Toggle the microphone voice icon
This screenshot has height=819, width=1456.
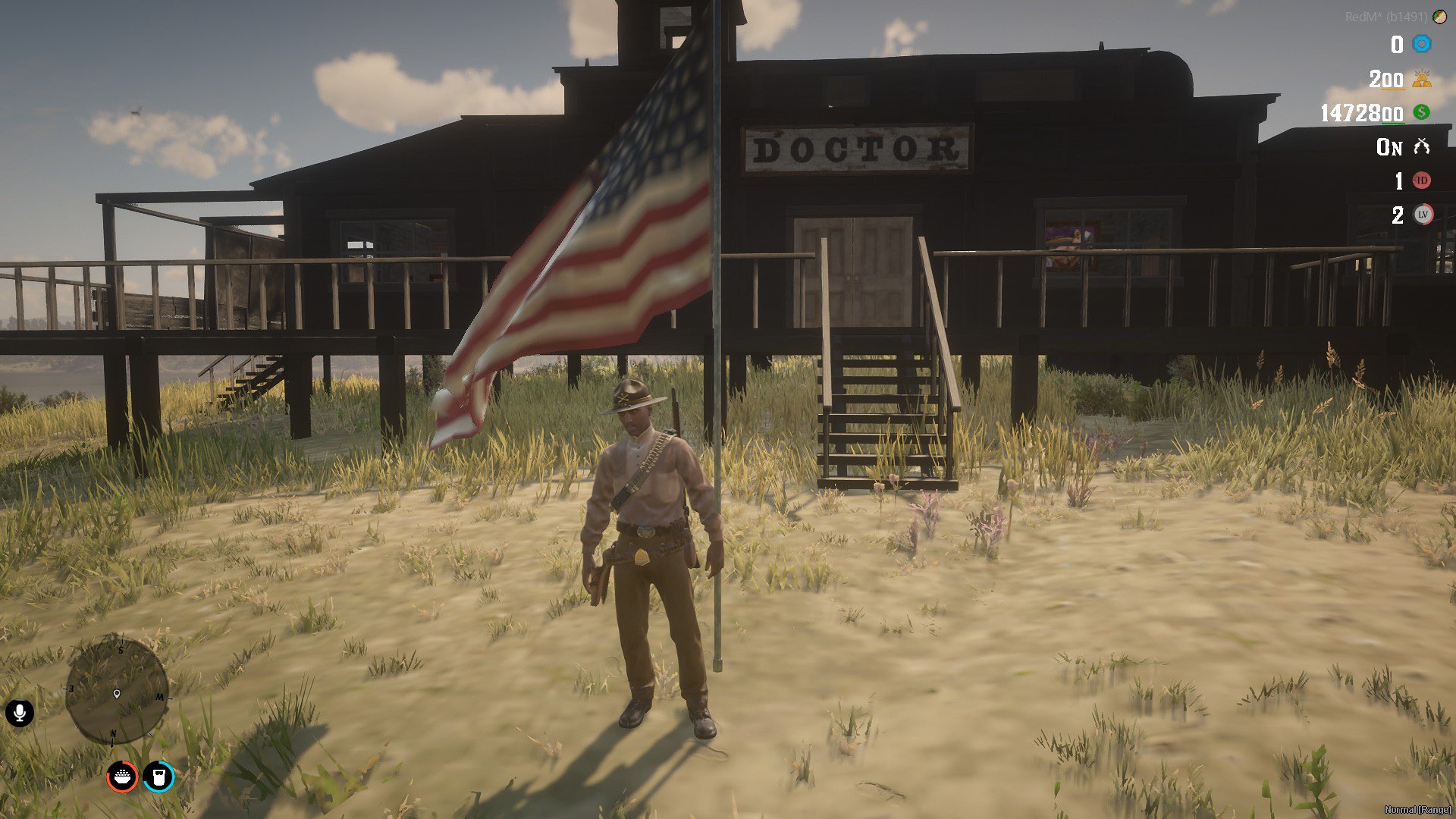20,713
